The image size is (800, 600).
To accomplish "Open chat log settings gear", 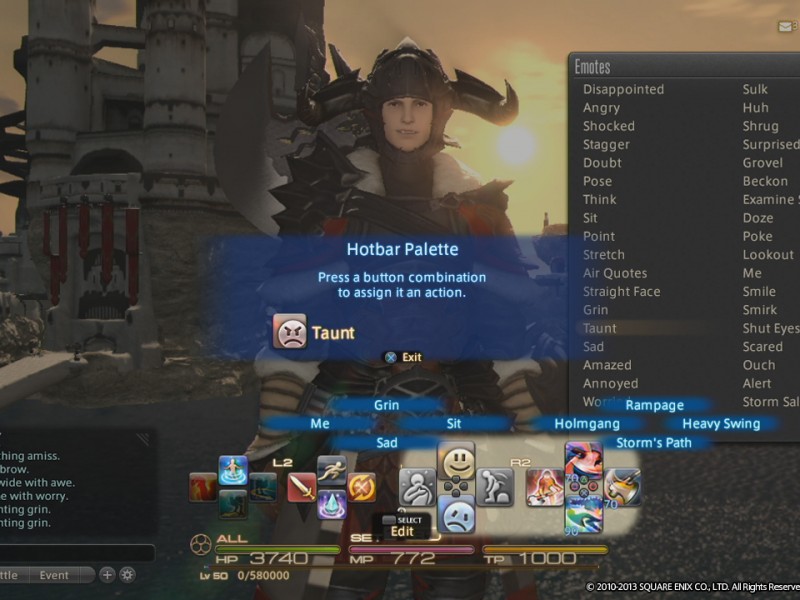I will click(x=127, y=575).
